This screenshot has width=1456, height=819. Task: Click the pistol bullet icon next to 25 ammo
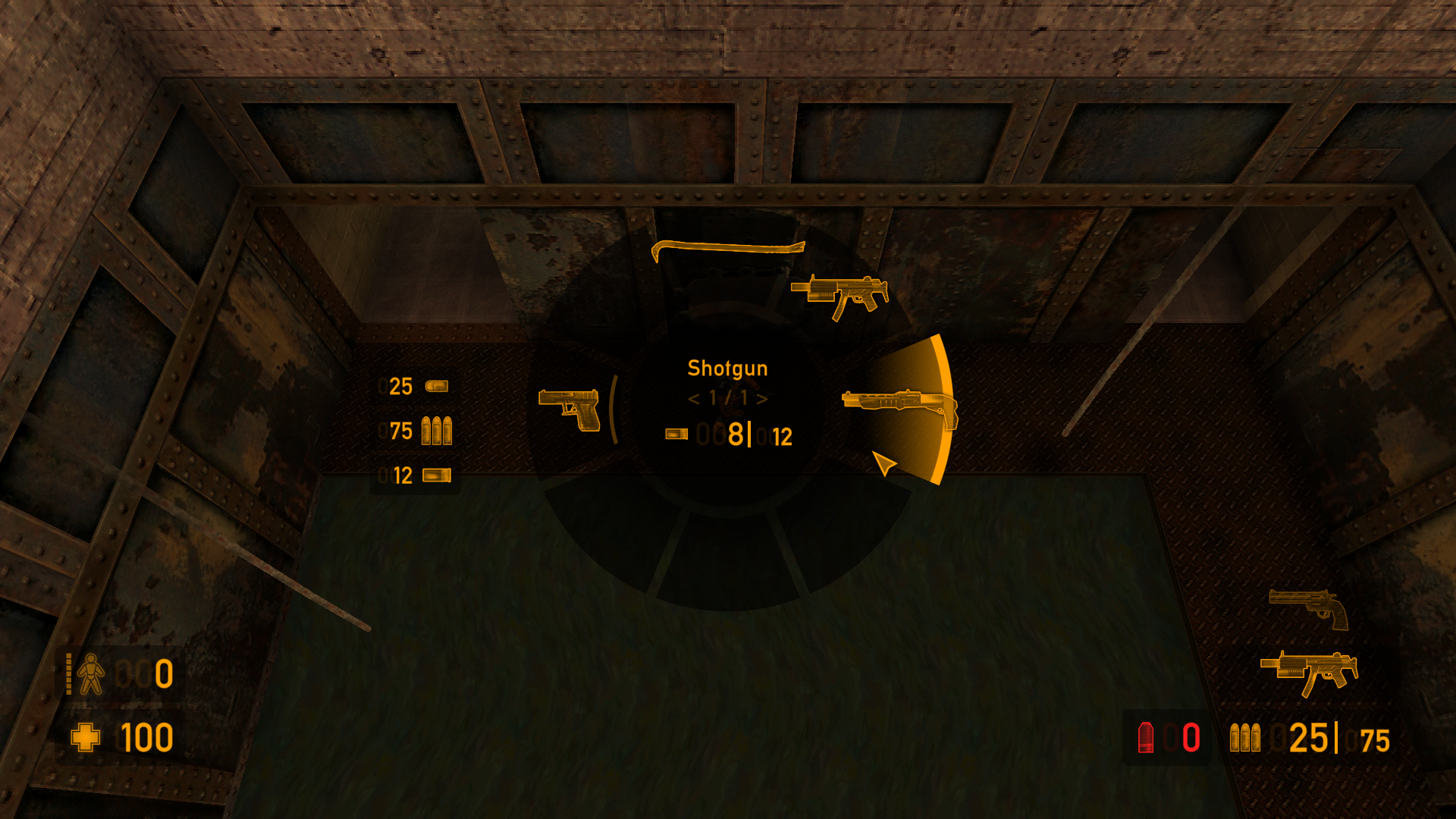435,388
